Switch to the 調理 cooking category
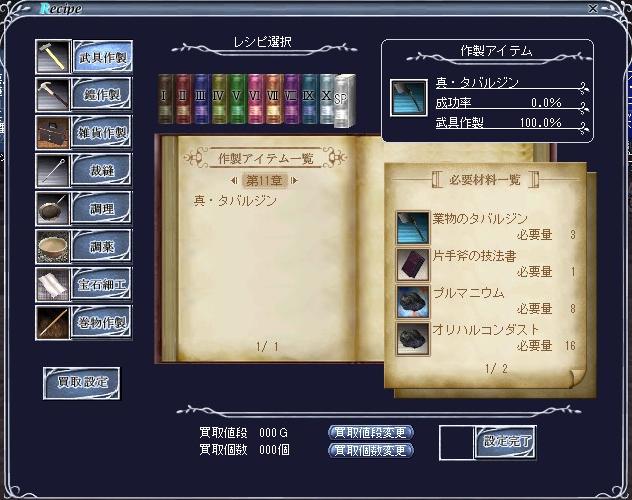The height and width of the screenshot is (500, 632). tap(100, 208)
